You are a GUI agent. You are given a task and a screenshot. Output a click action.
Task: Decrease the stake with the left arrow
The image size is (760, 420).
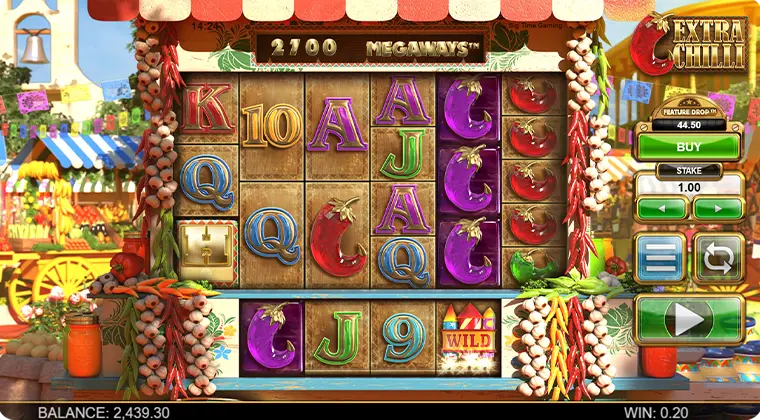click(662, 208)
